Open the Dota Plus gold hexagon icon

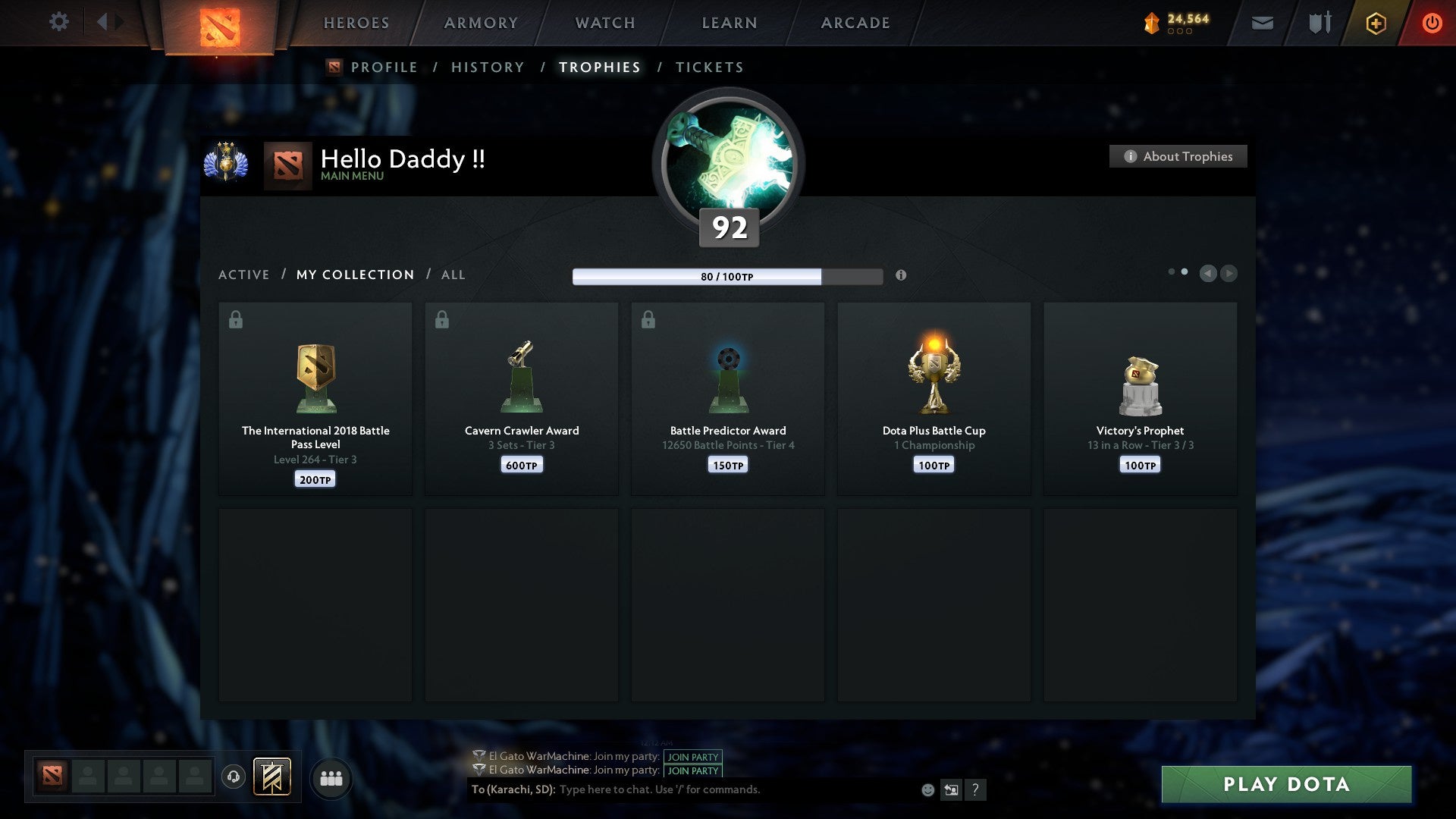[x=1375, y=23]
